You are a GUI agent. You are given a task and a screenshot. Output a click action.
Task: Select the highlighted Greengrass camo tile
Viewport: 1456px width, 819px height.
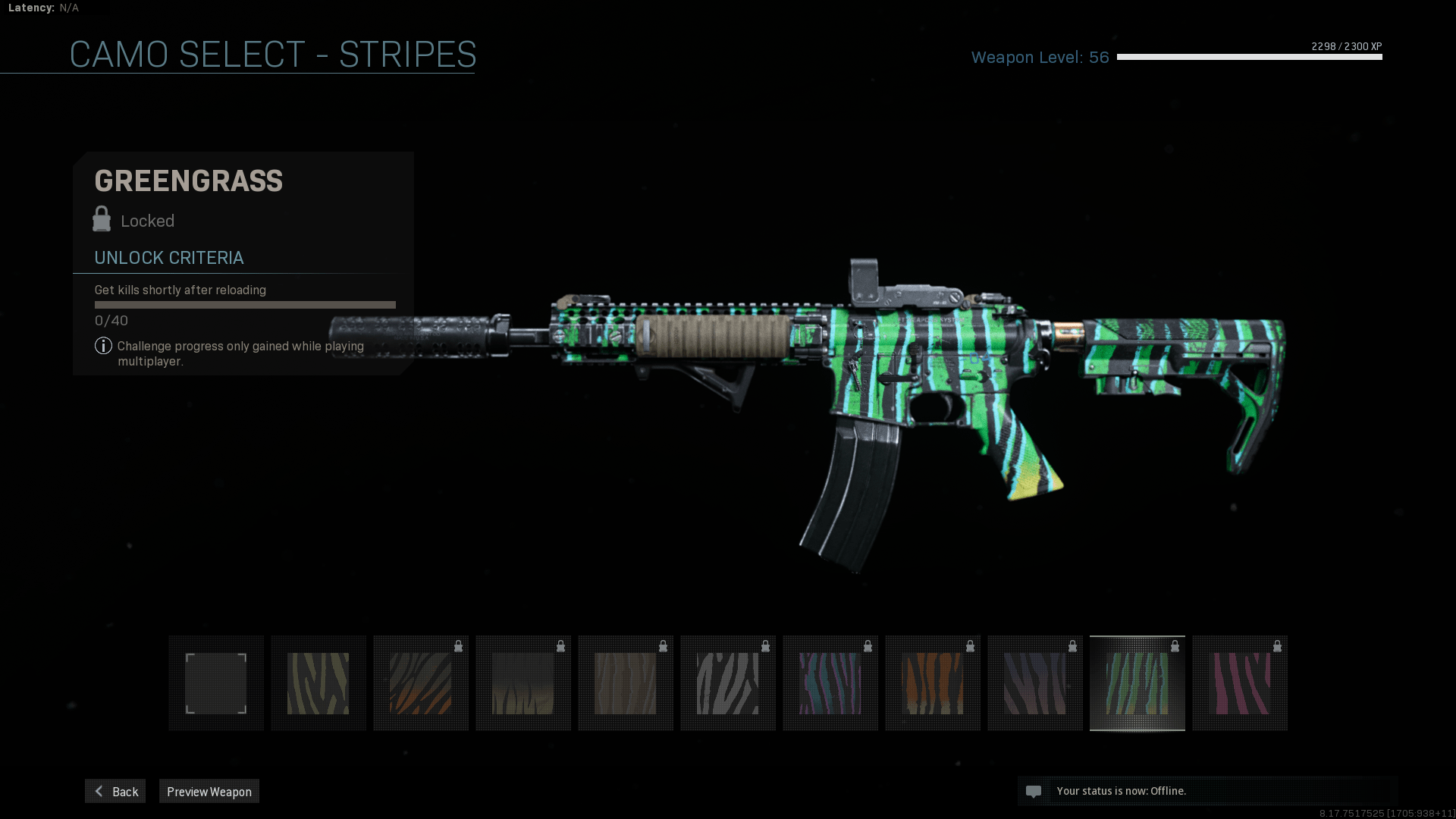tap(1137, 683)
